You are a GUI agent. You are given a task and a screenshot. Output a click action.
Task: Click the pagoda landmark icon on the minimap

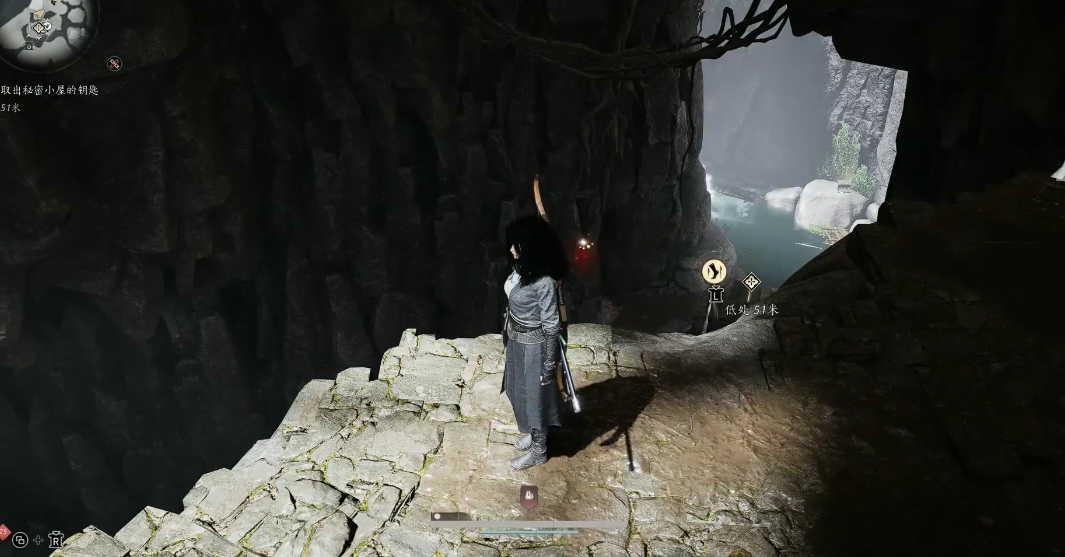click(x=30, y=45)
